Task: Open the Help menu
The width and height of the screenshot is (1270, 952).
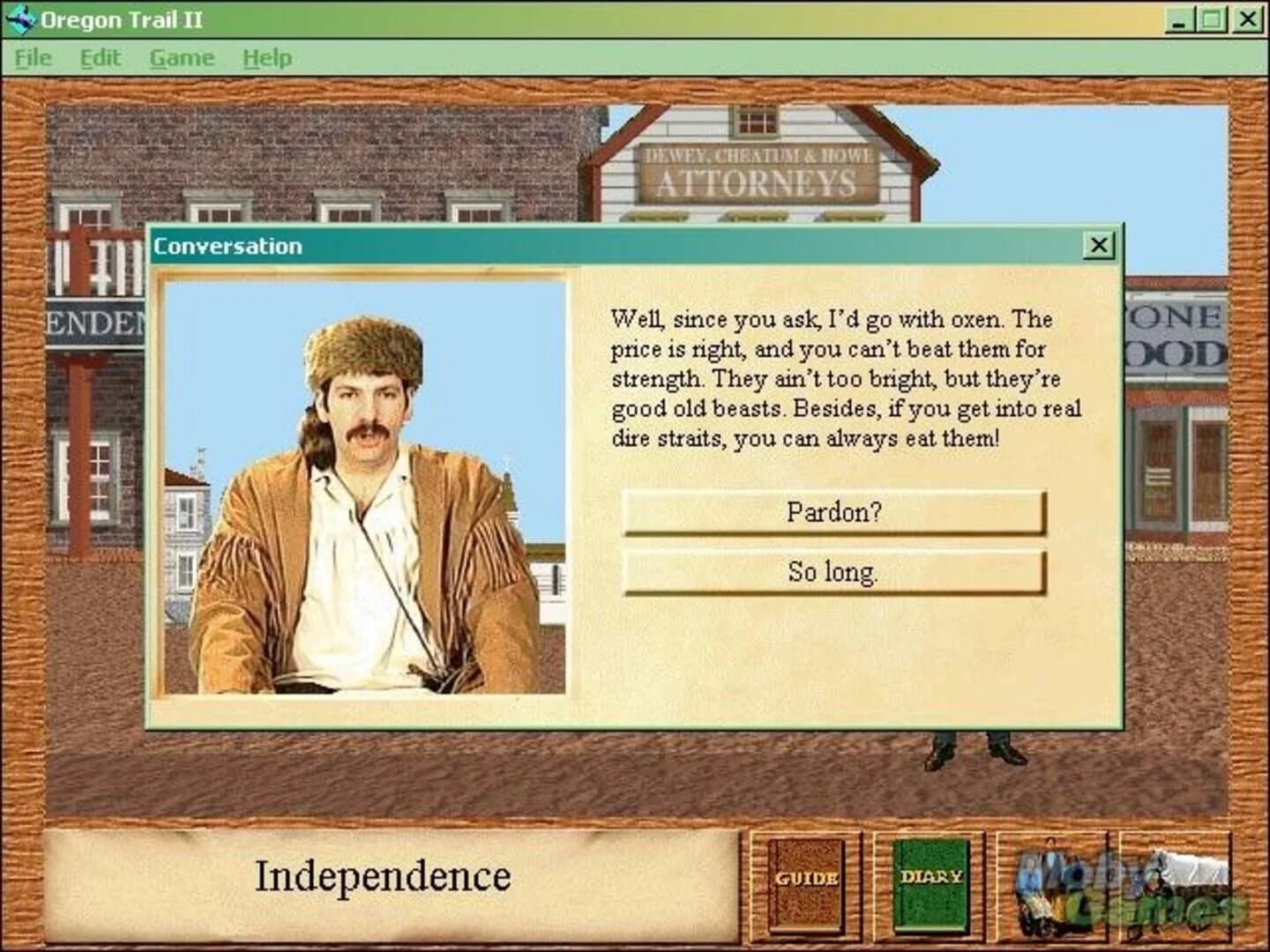Action: coord(266,56)
